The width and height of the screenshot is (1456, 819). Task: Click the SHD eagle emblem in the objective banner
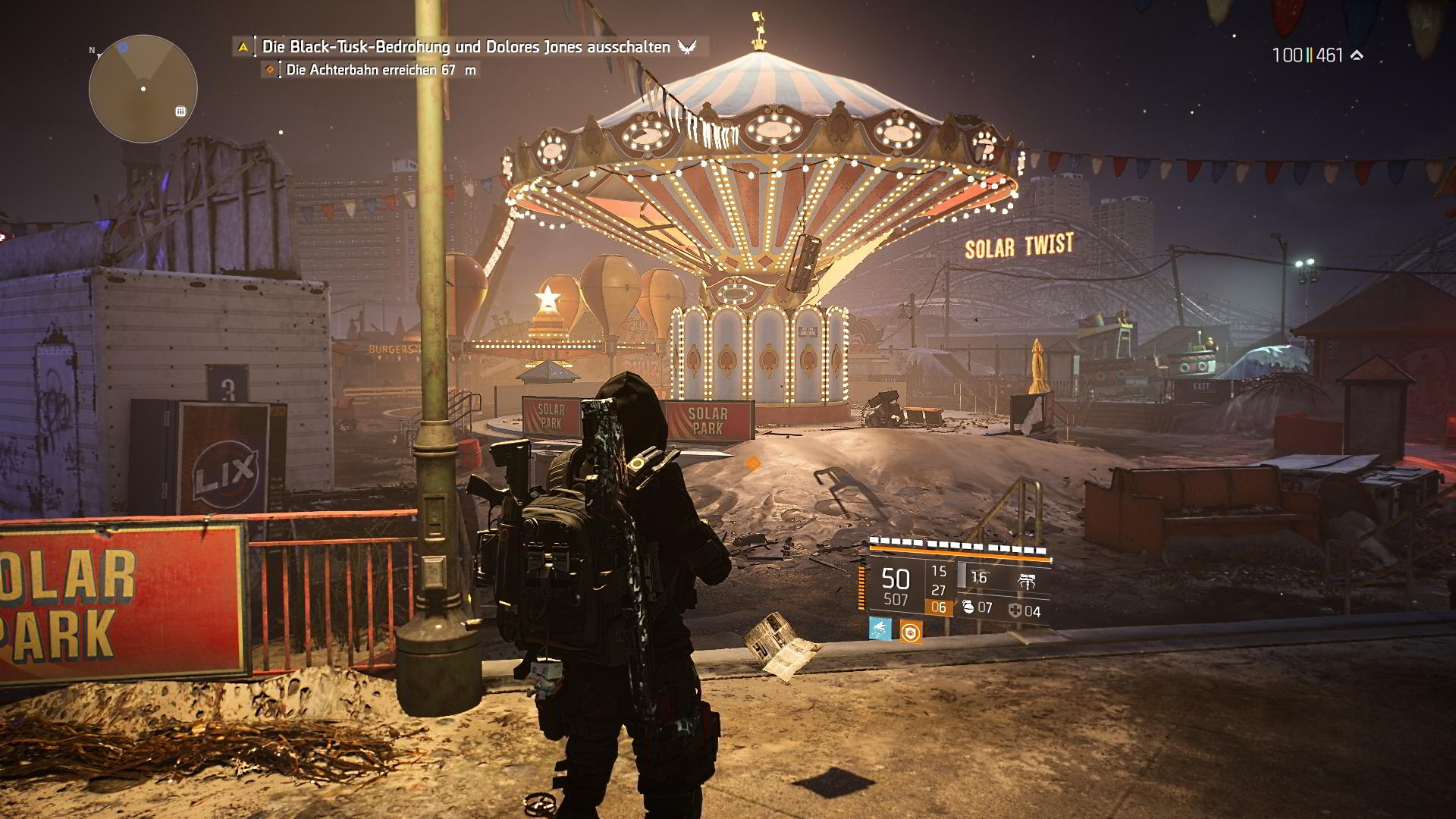(x=686, y=46)
